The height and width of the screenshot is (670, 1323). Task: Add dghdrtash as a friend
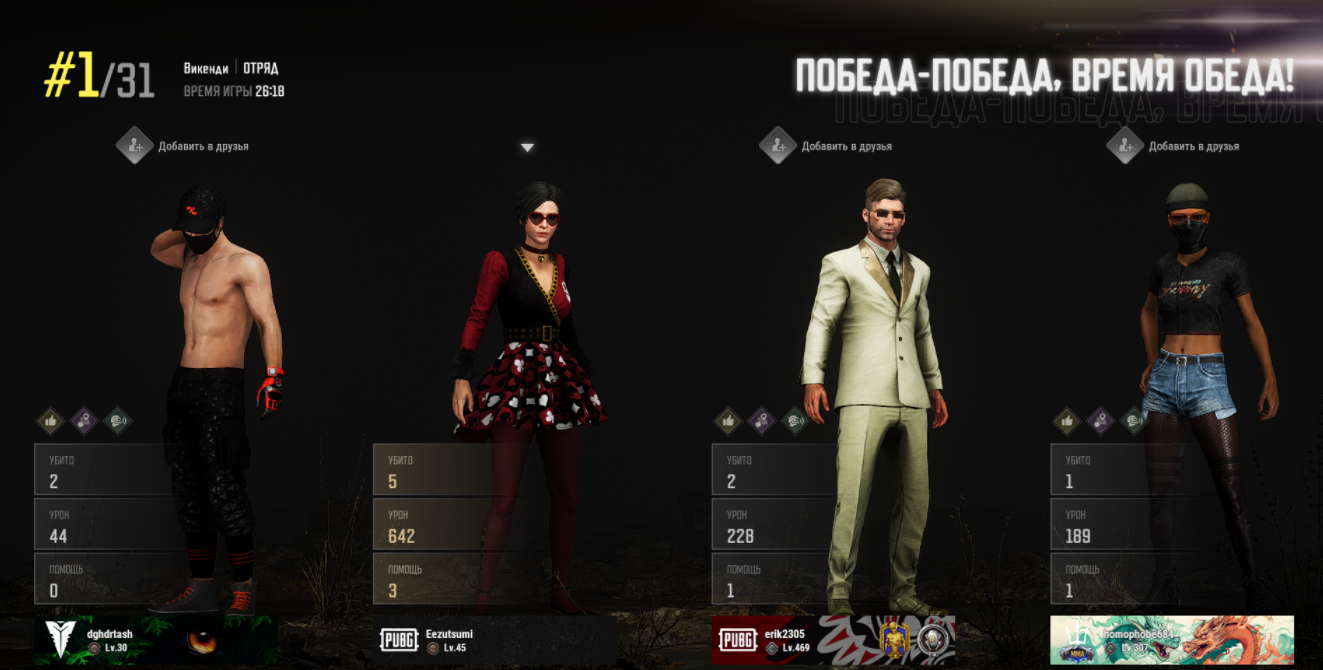click(x=134, y=146)
